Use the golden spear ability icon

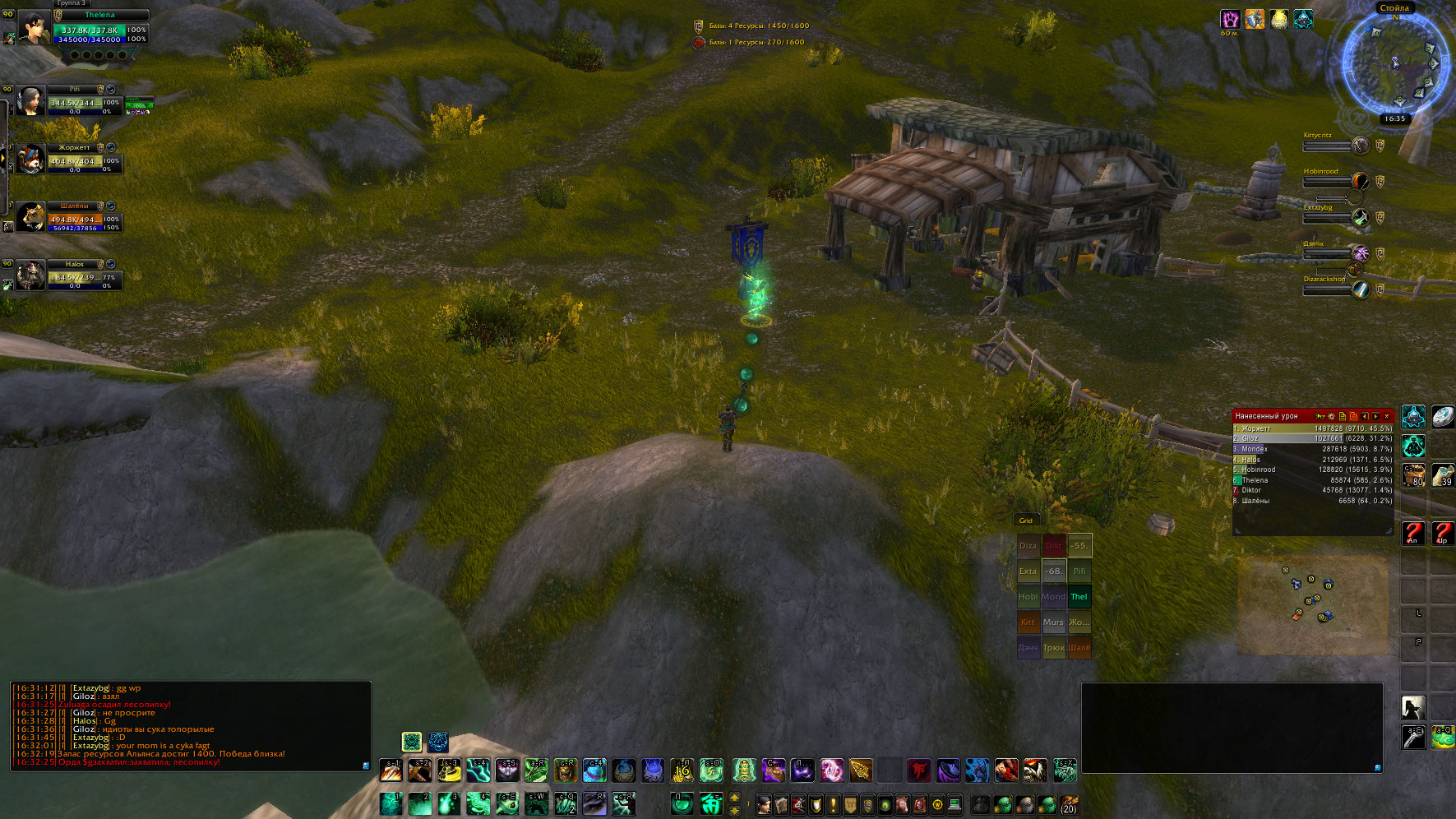(861, 770)
